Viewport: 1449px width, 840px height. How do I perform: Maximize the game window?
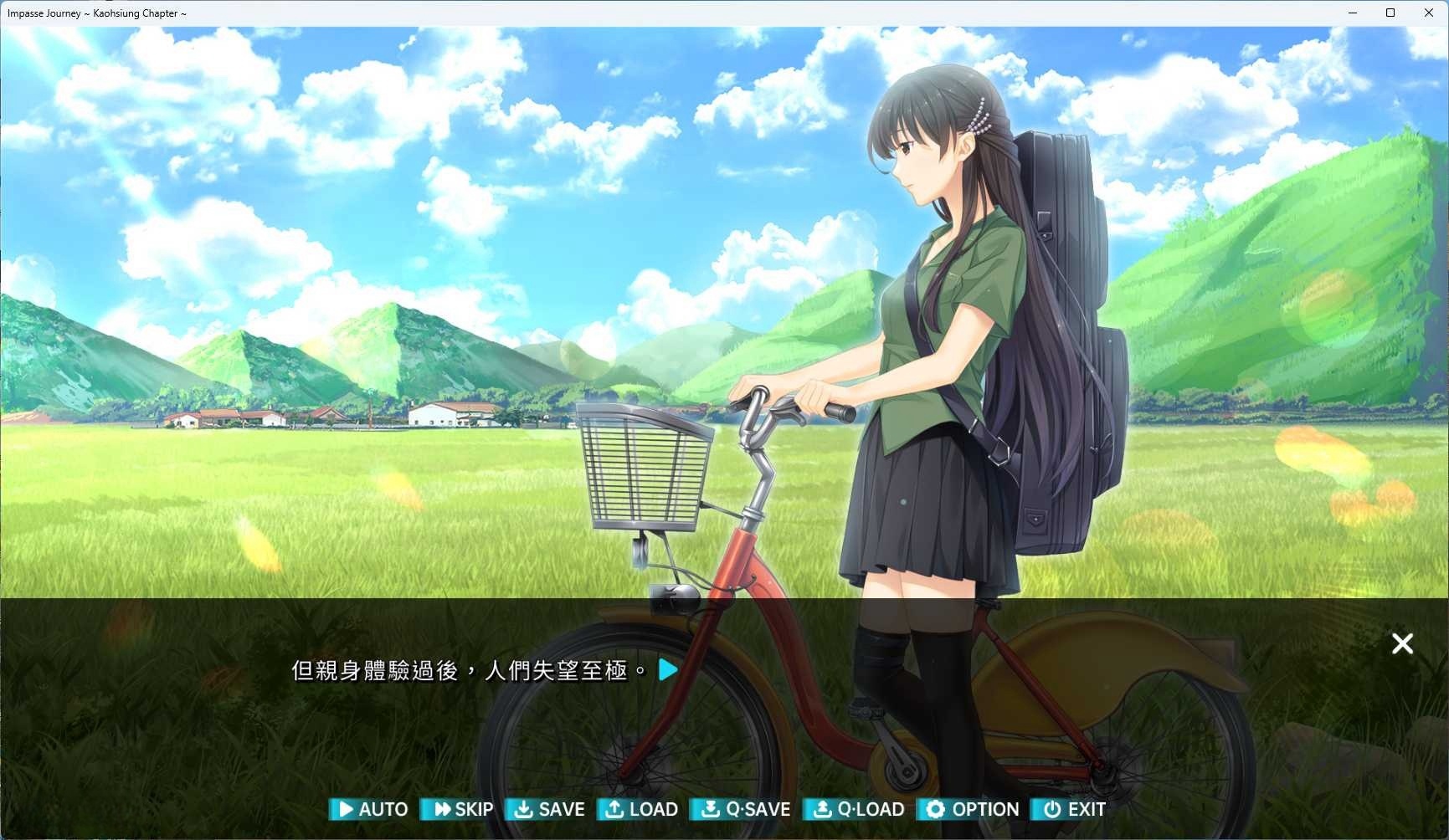point(1390,13)
